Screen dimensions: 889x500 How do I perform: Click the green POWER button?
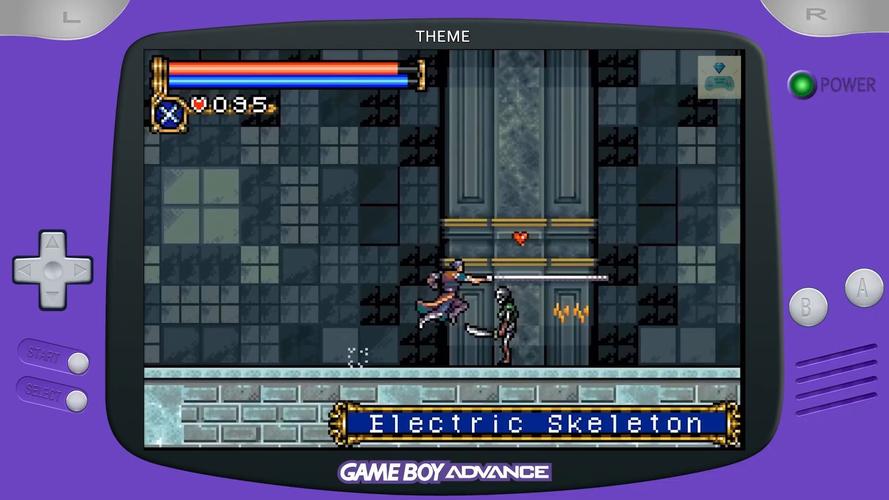(802, 85)
